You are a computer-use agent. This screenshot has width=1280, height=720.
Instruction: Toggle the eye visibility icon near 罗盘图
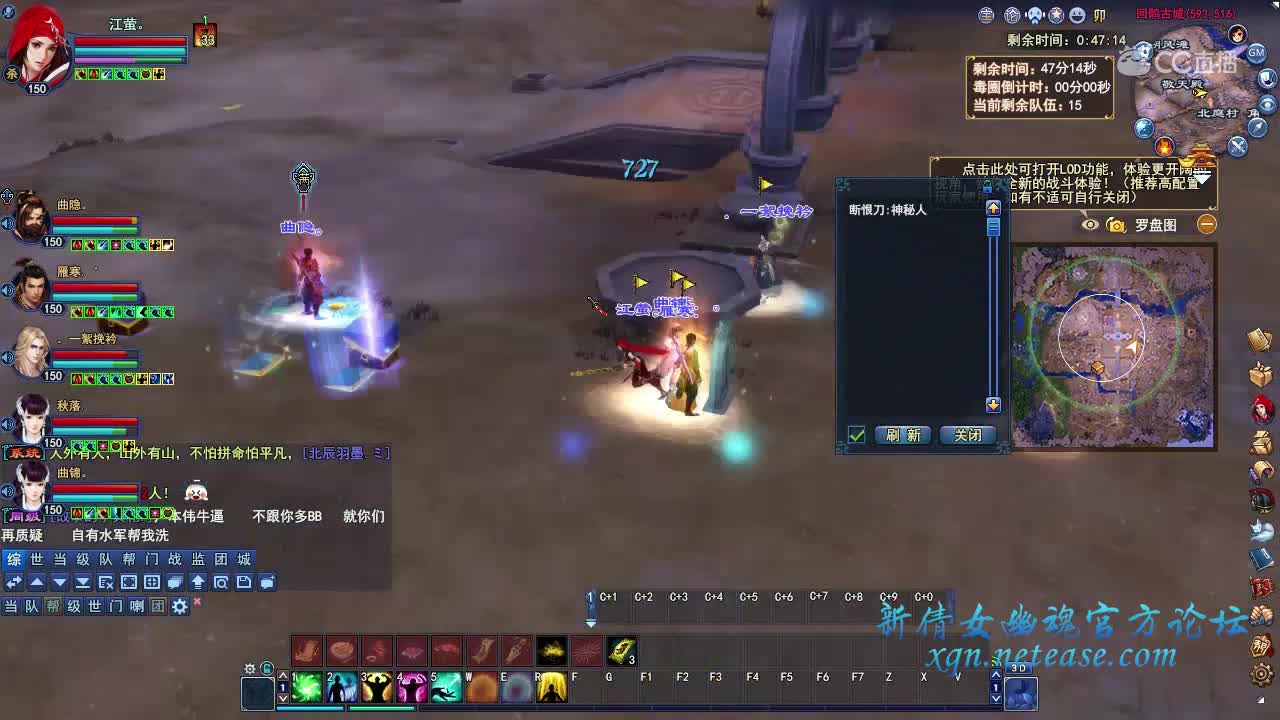coord(1088,224)
